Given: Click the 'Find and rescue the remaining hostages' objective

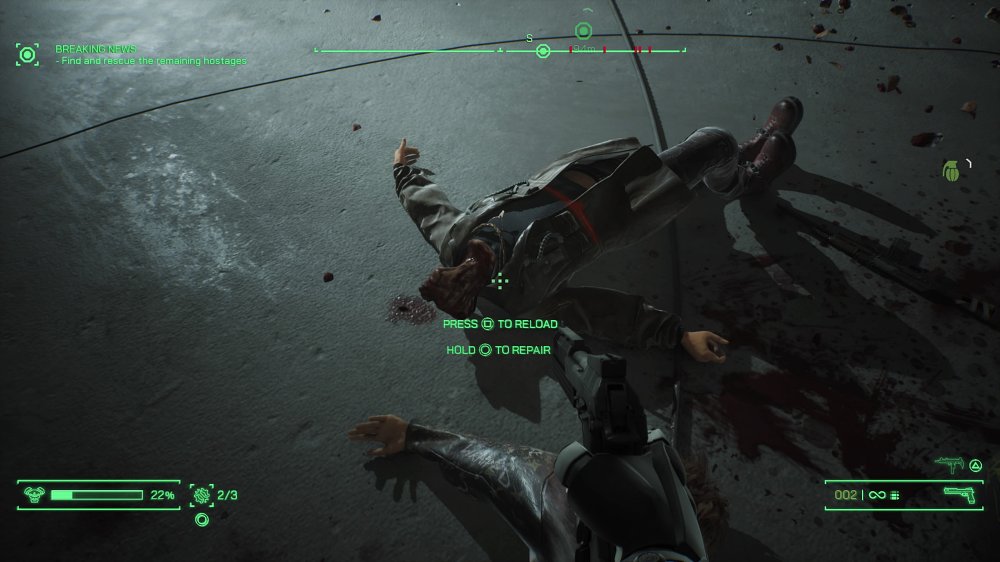Looking at the screenshot, I should coord(153,61).
